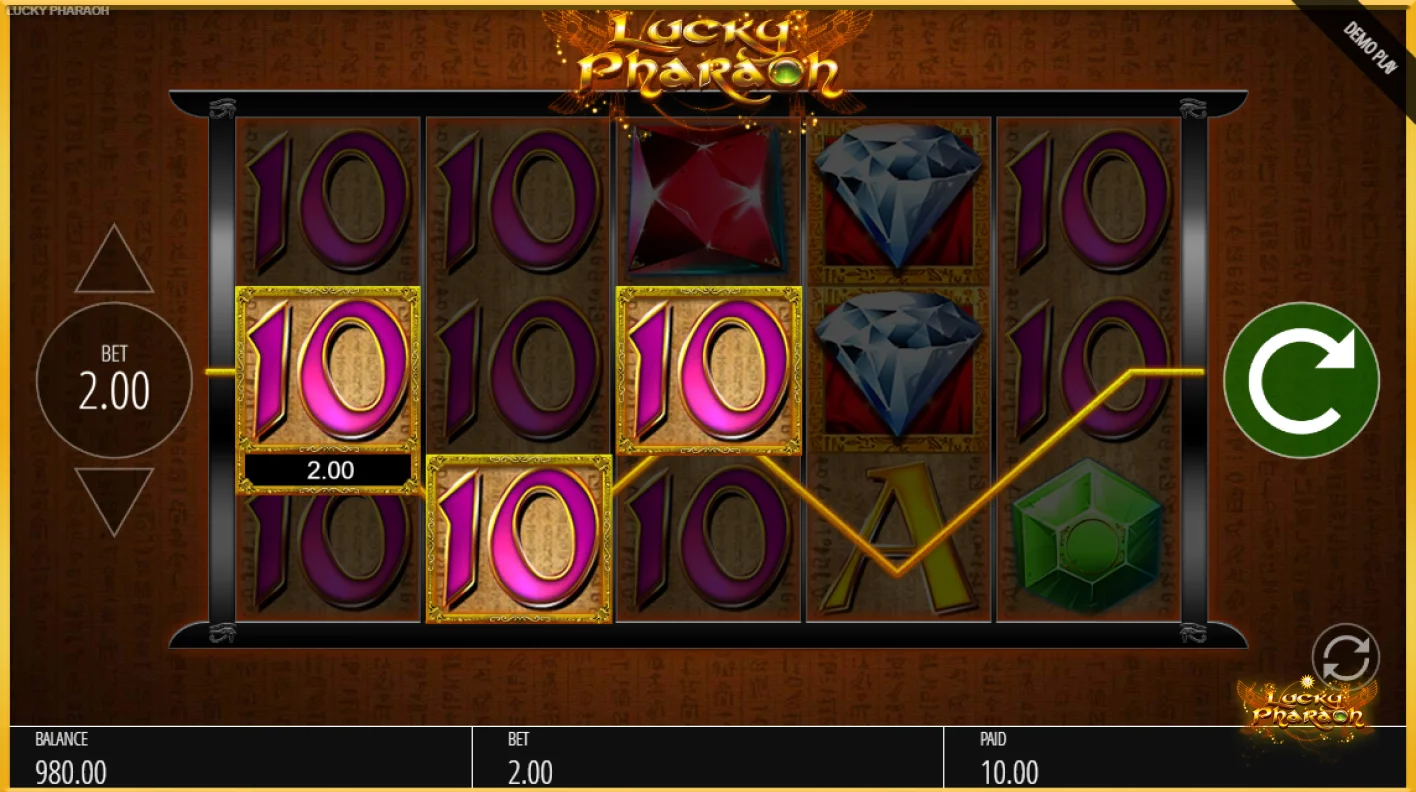Click the 2.00 win label under the framed 10
This screenshot has height=792, width=1416.
point(329,469)
